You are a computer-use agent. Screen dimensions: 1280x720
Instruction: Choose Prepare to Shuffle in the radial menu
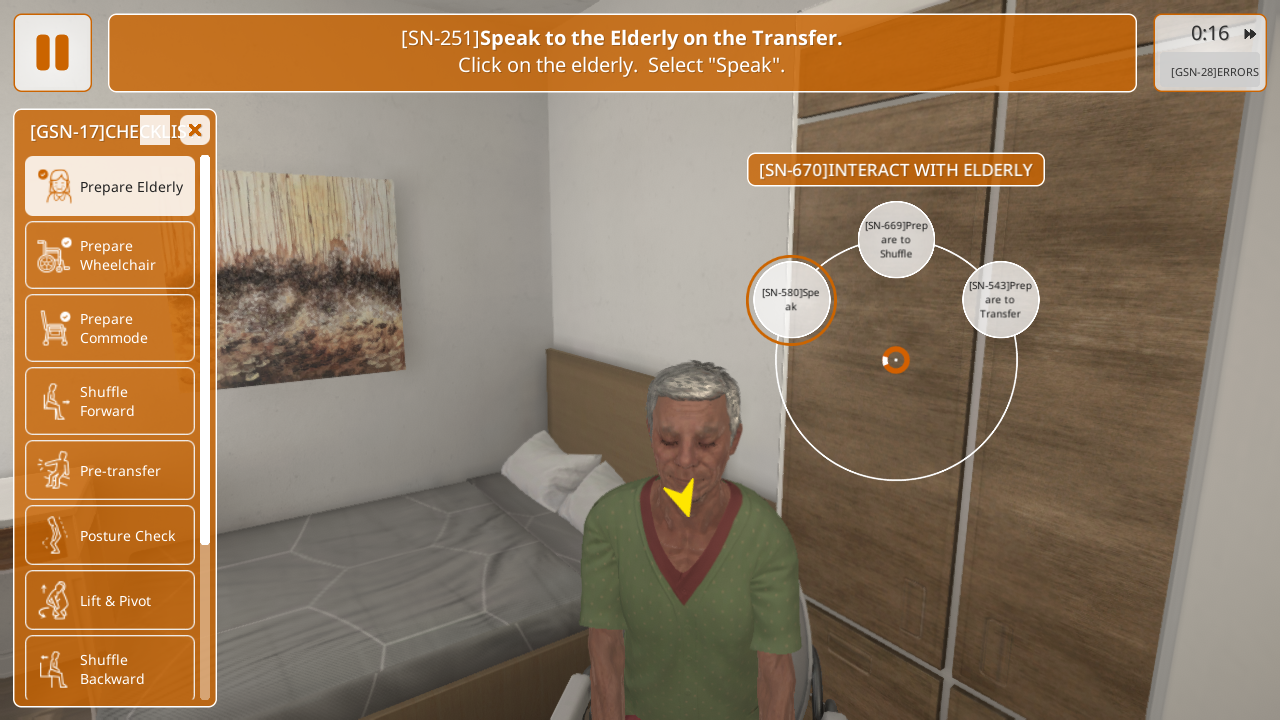[x=896, y=240]
